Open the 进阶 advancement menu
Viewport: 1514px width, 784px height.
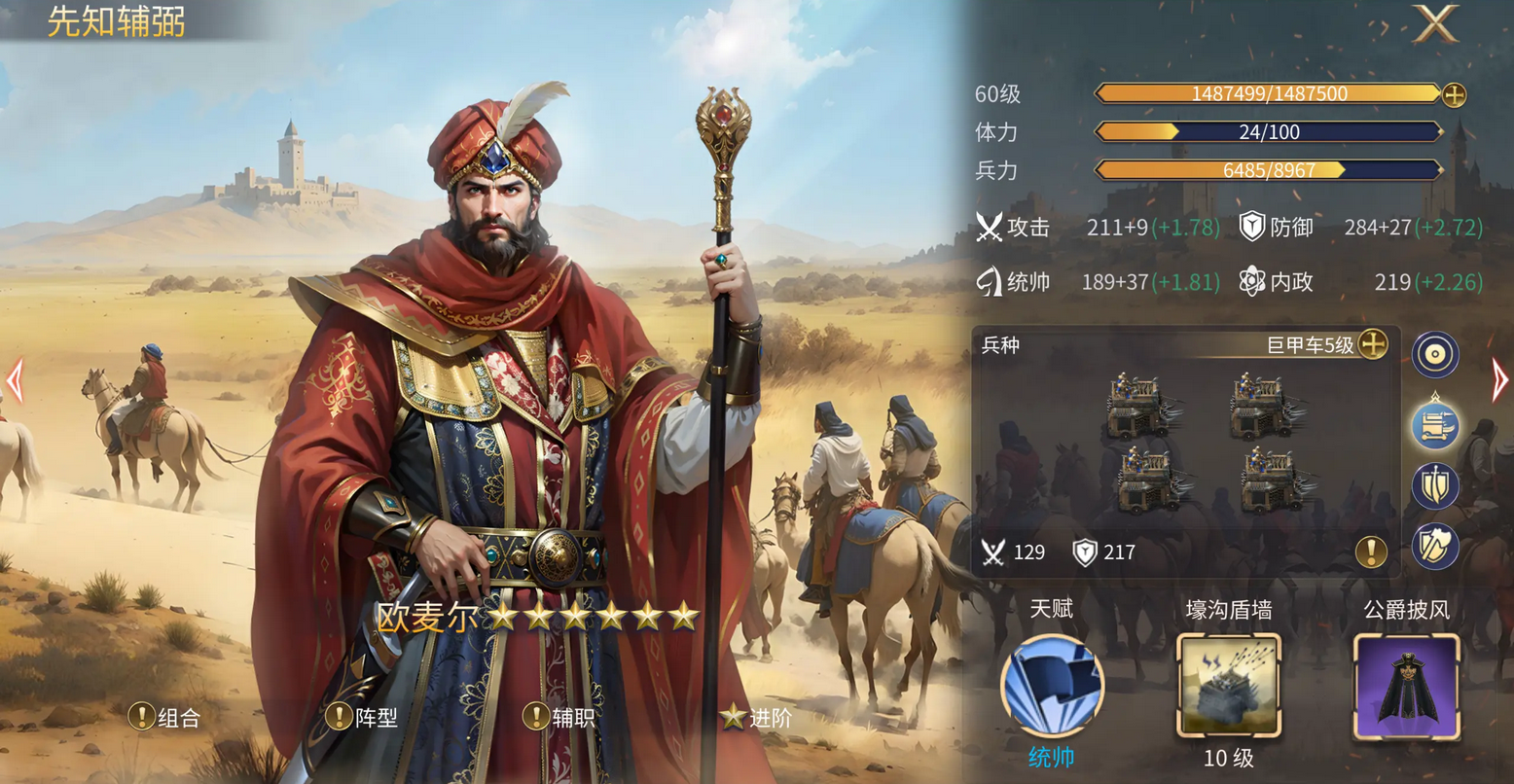coord(757,718)
